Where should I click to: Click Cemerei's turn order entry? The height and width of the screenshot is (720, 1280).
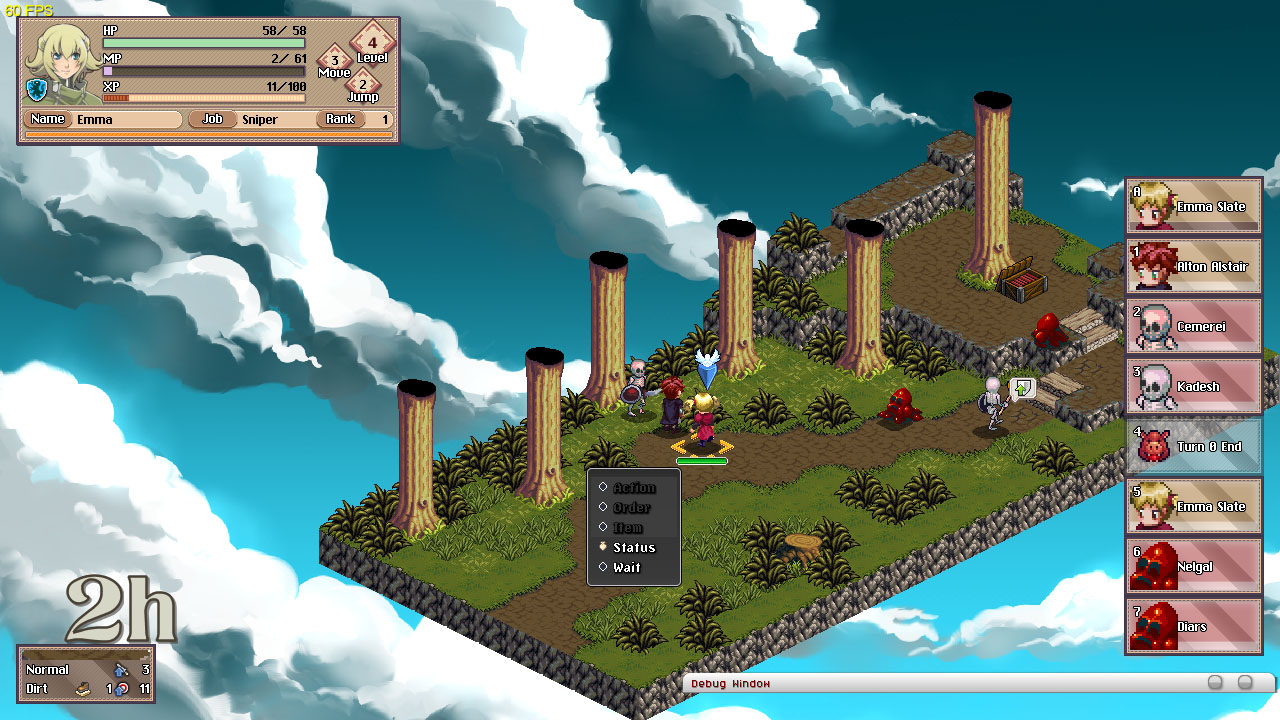point(1194,327)
